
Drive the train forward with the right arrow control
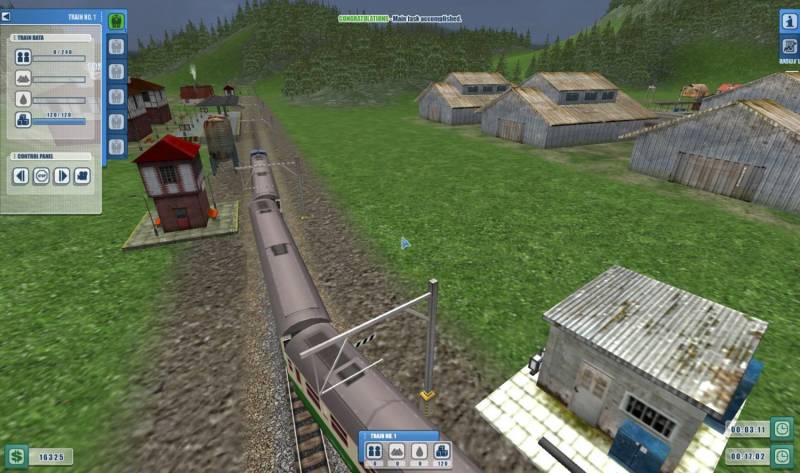[x=61, y=176]
